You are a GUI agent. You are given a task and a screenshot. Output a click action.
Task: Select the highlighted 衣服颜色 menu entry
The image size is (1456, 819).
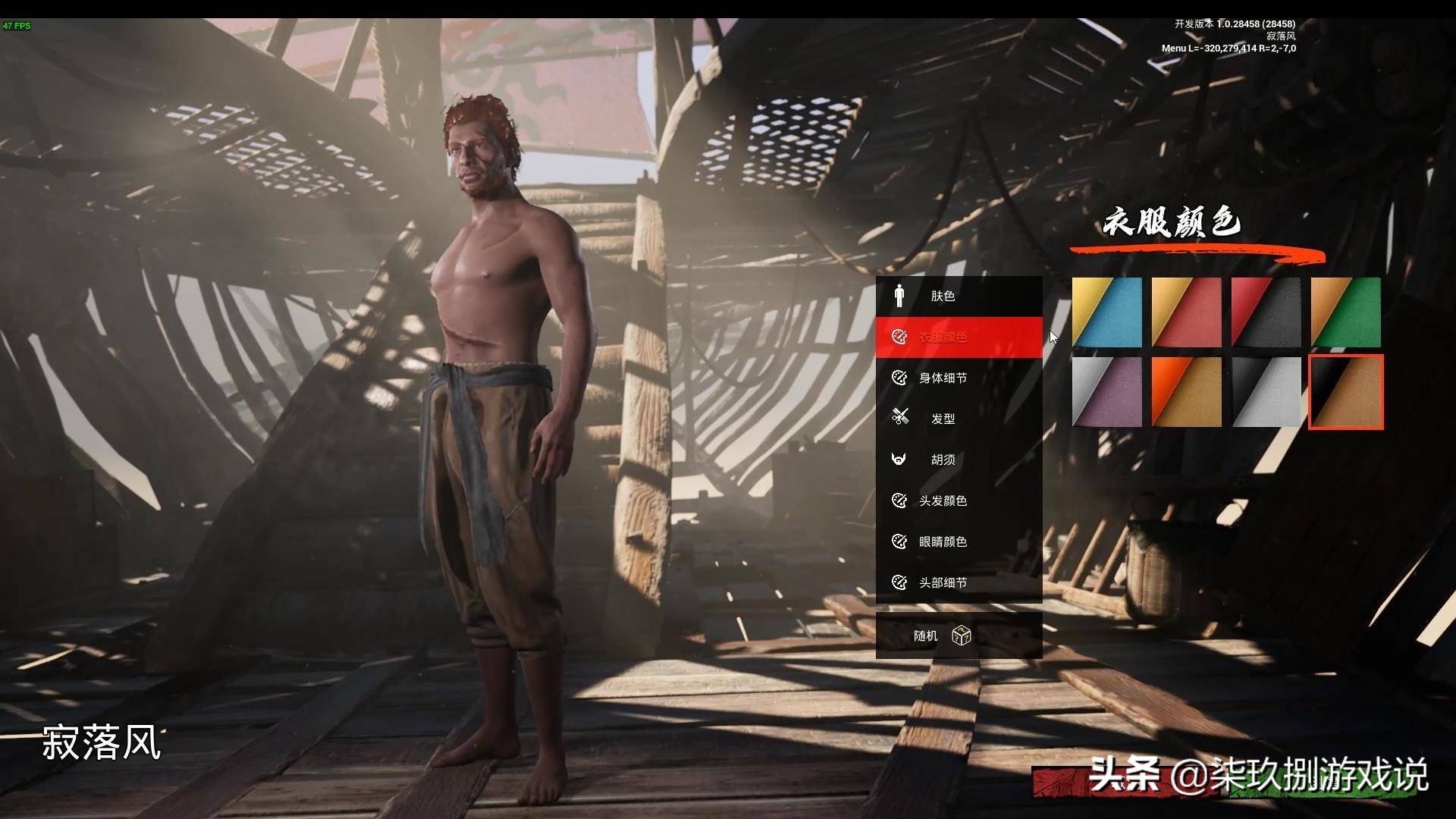(959, 337)
